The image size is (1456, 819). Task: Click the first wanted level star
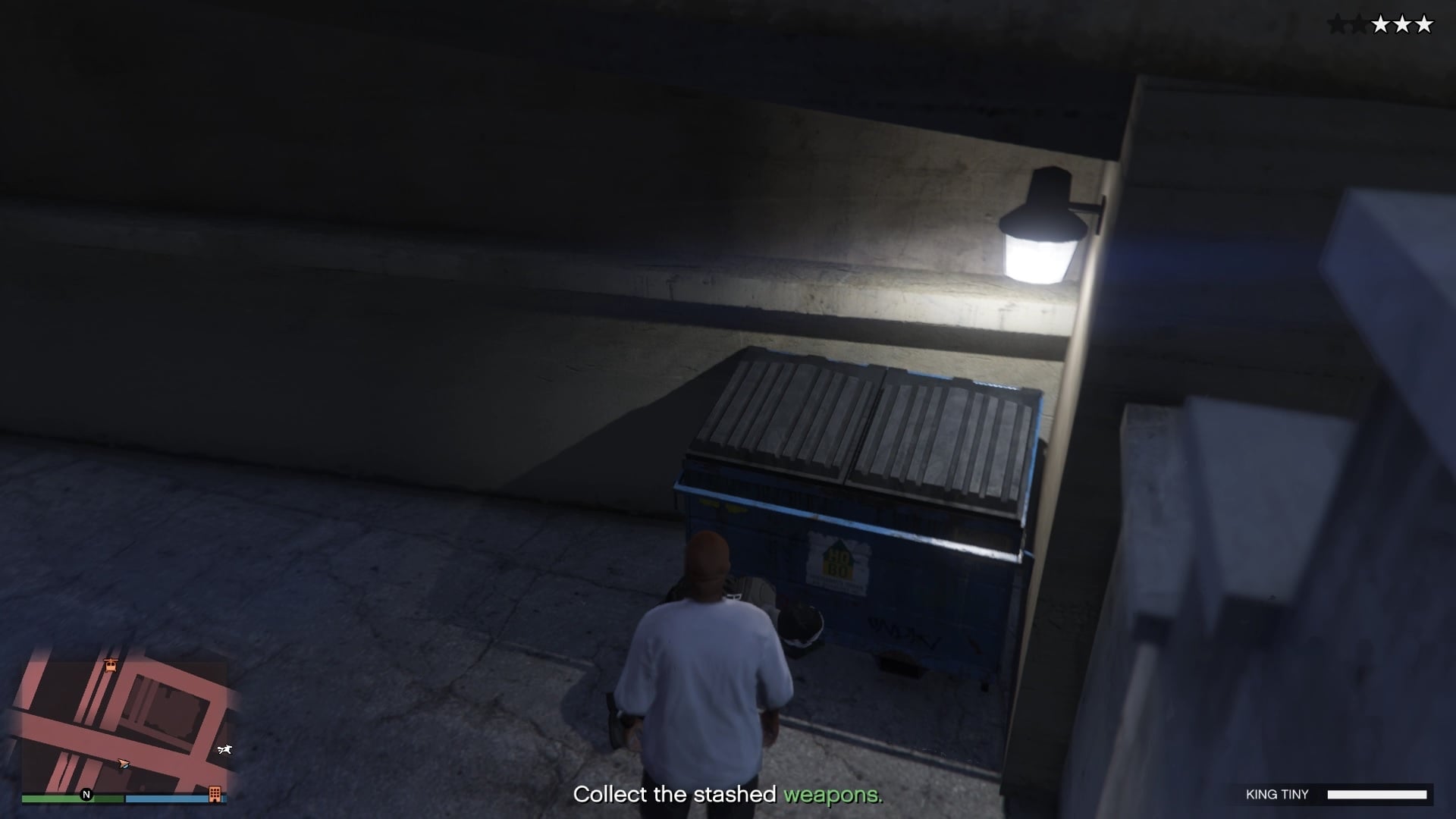(1337, 24)
